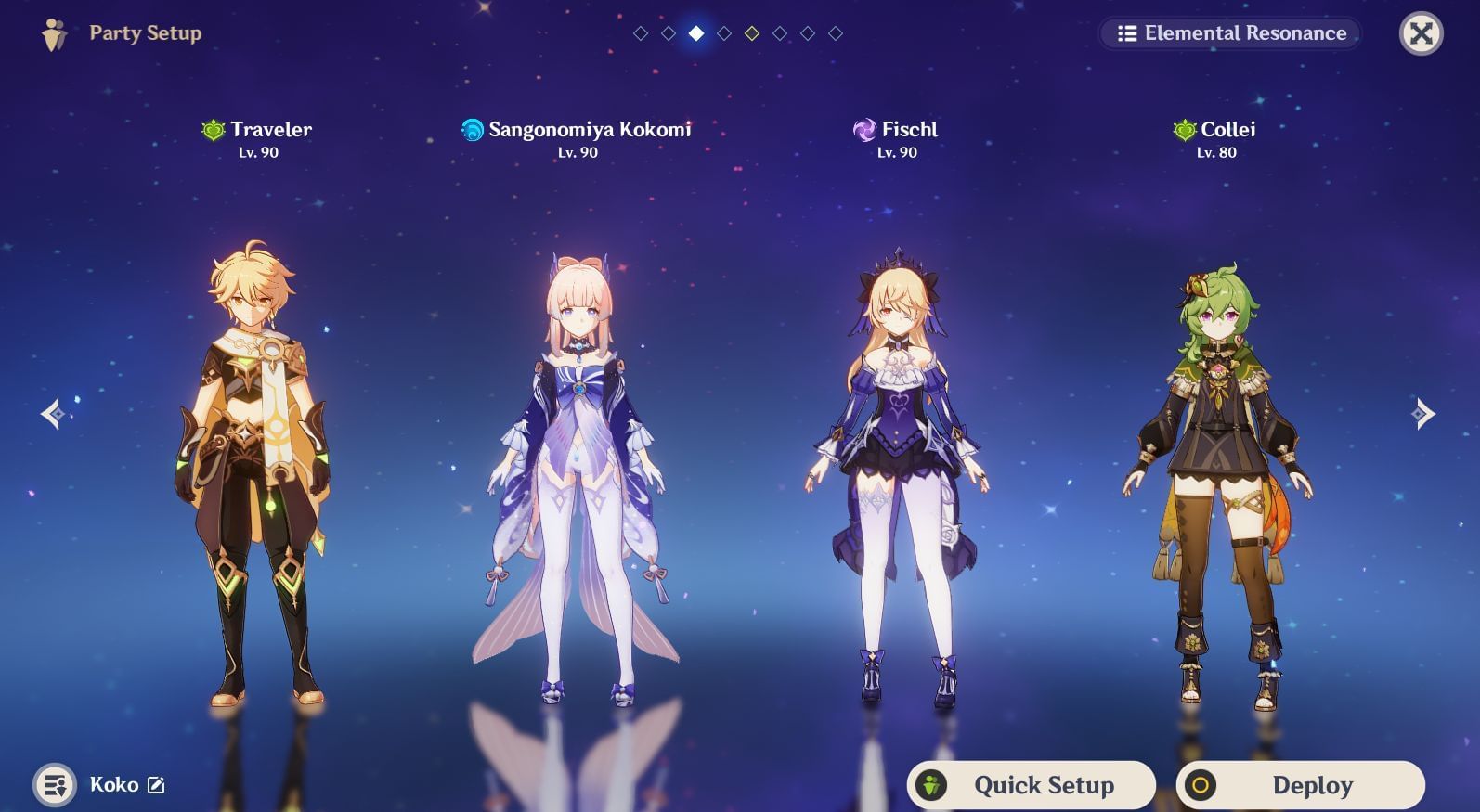Jump to the last party page dot

(x=836, y=33)
